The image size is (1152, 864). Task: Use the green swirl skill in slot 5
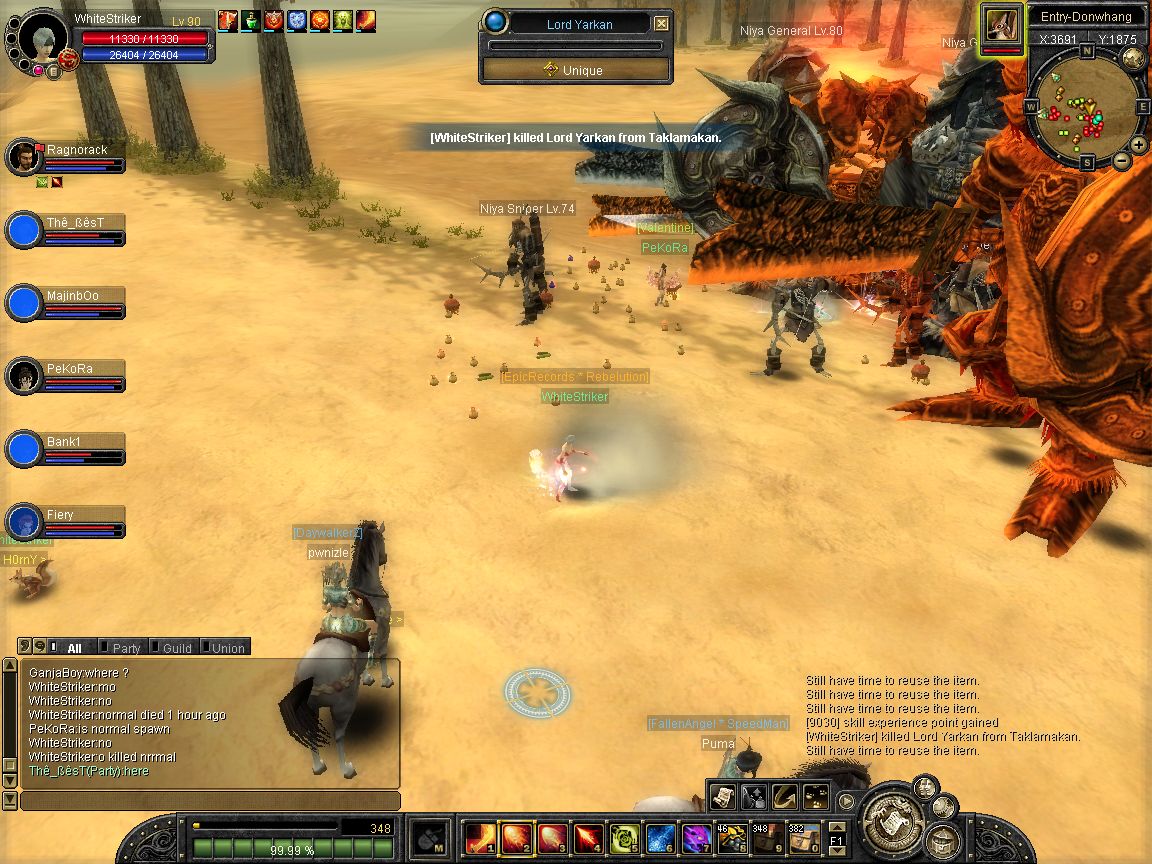[x=626, y=837]
